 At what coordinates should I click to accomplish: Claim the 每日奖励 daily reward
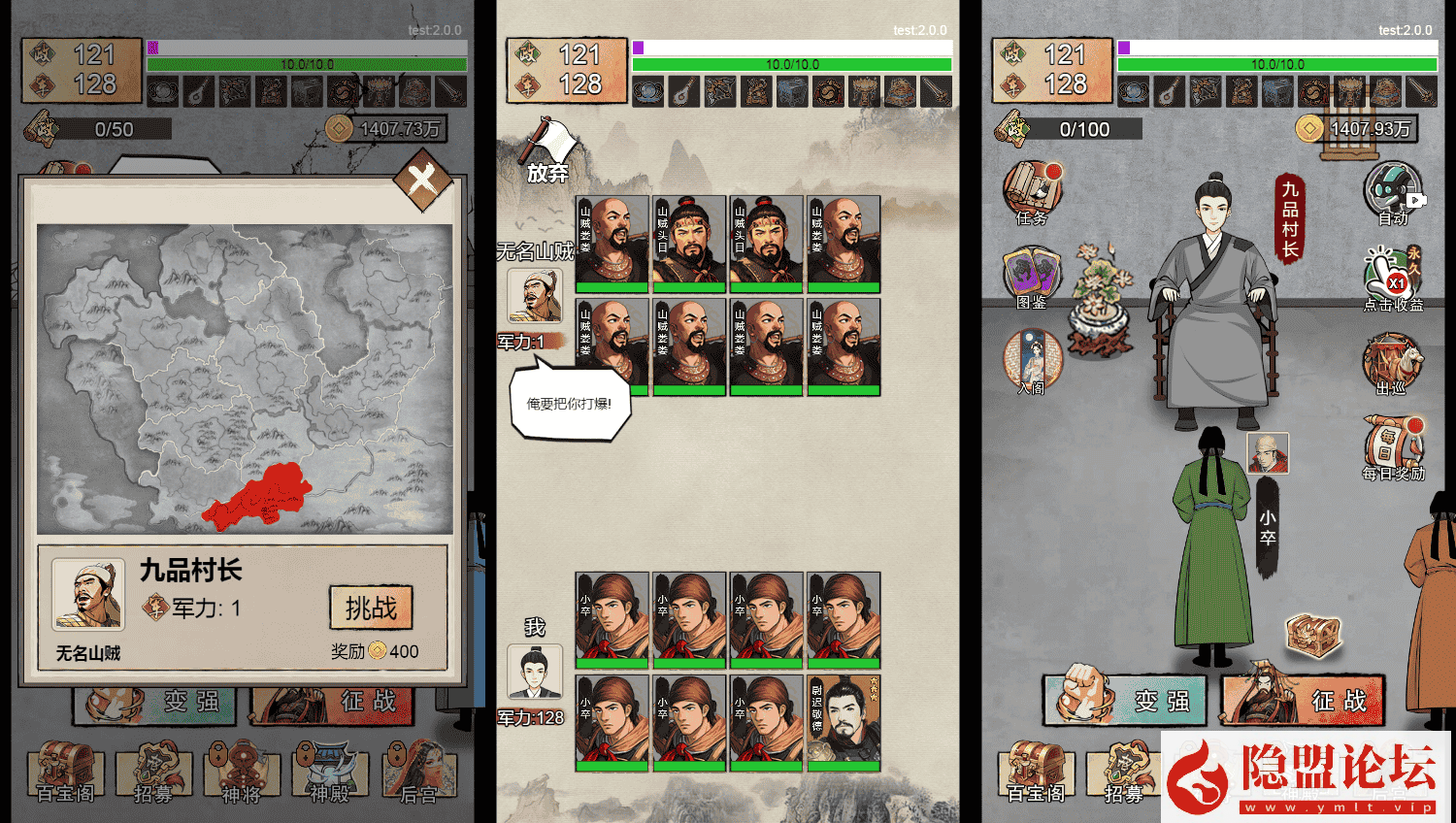pyautogui.click(x=1393, y=447)
